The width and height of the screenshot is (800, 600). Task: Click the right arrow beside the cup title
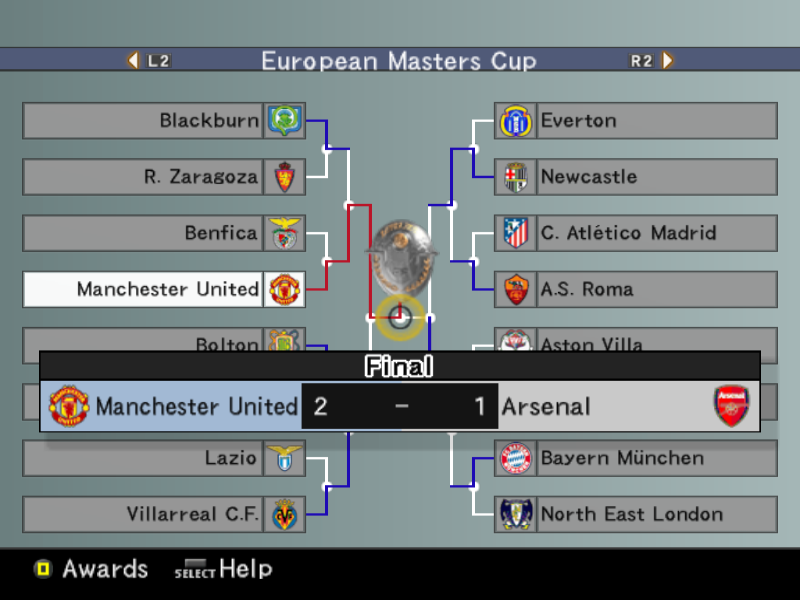667,60
